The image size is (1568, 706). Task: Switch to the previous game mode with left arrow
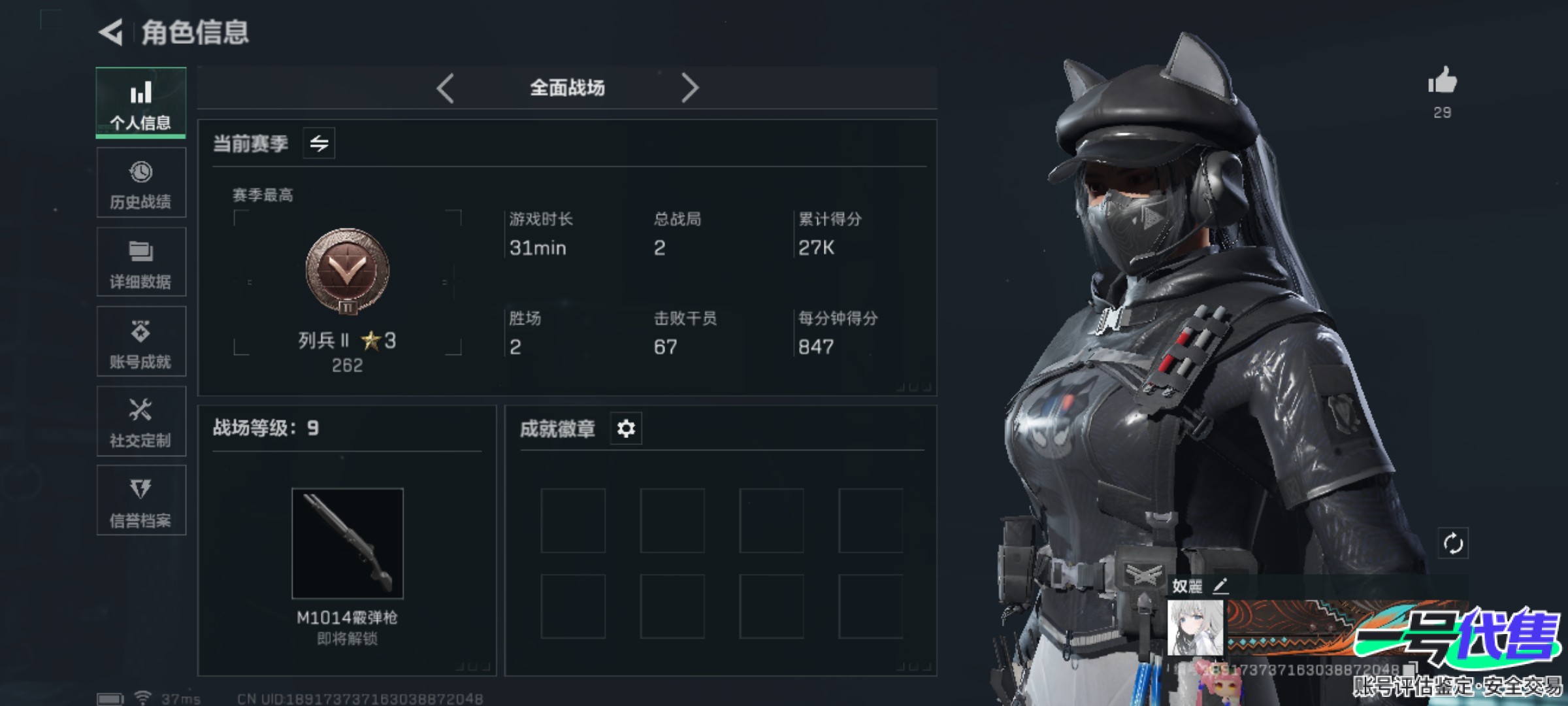coord(446,88)
